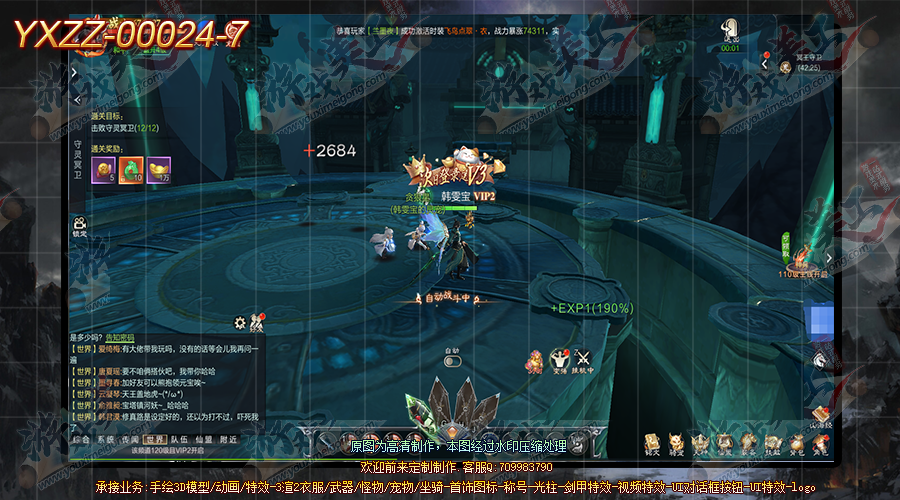
Task: Open chat settings gear icon
Action: pos(240,323)
